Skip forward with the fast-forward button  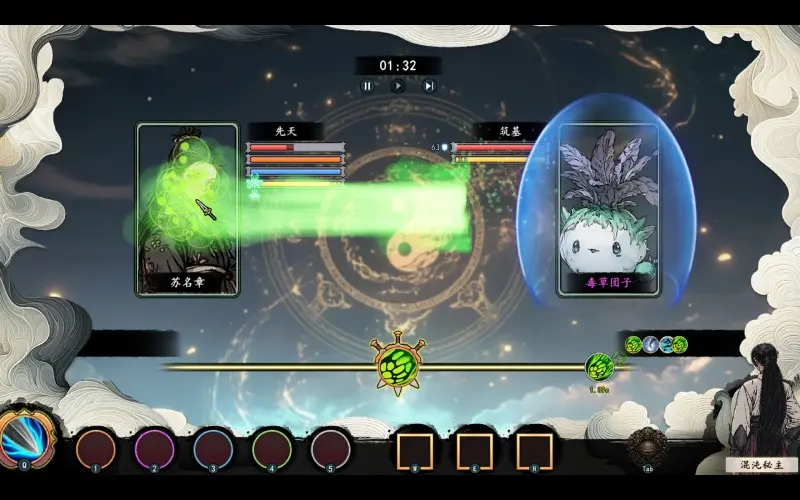click(429, 86)
